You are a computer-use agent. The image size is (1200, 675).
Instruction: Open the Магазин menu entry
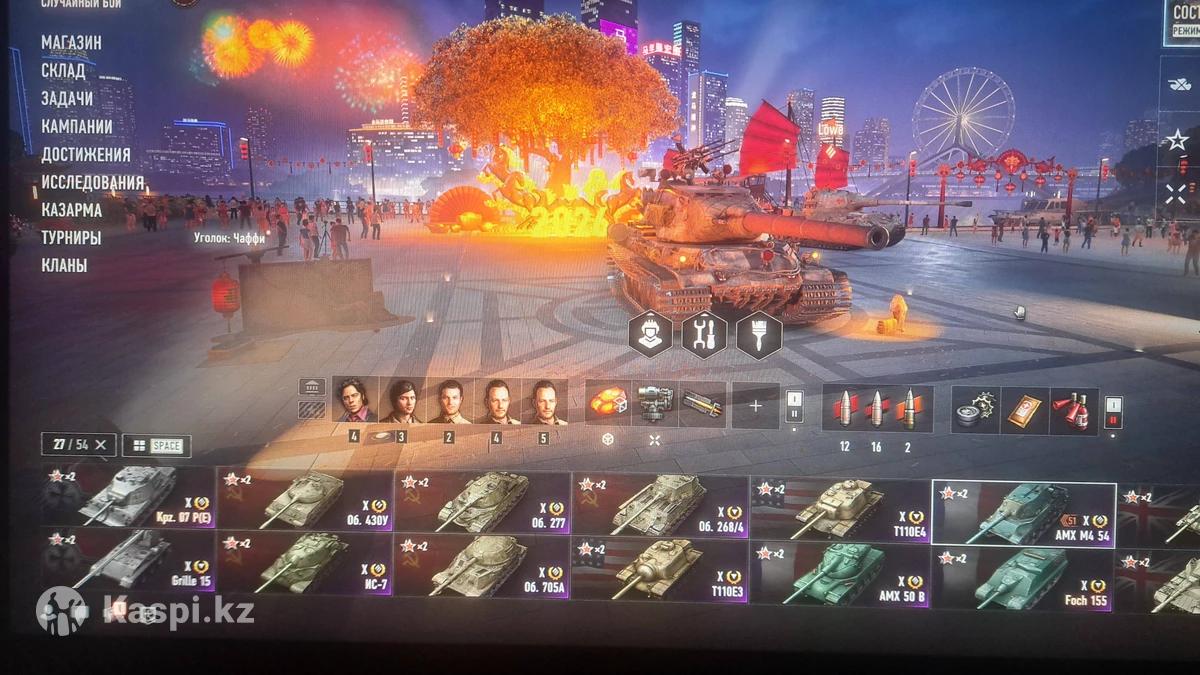71,43
